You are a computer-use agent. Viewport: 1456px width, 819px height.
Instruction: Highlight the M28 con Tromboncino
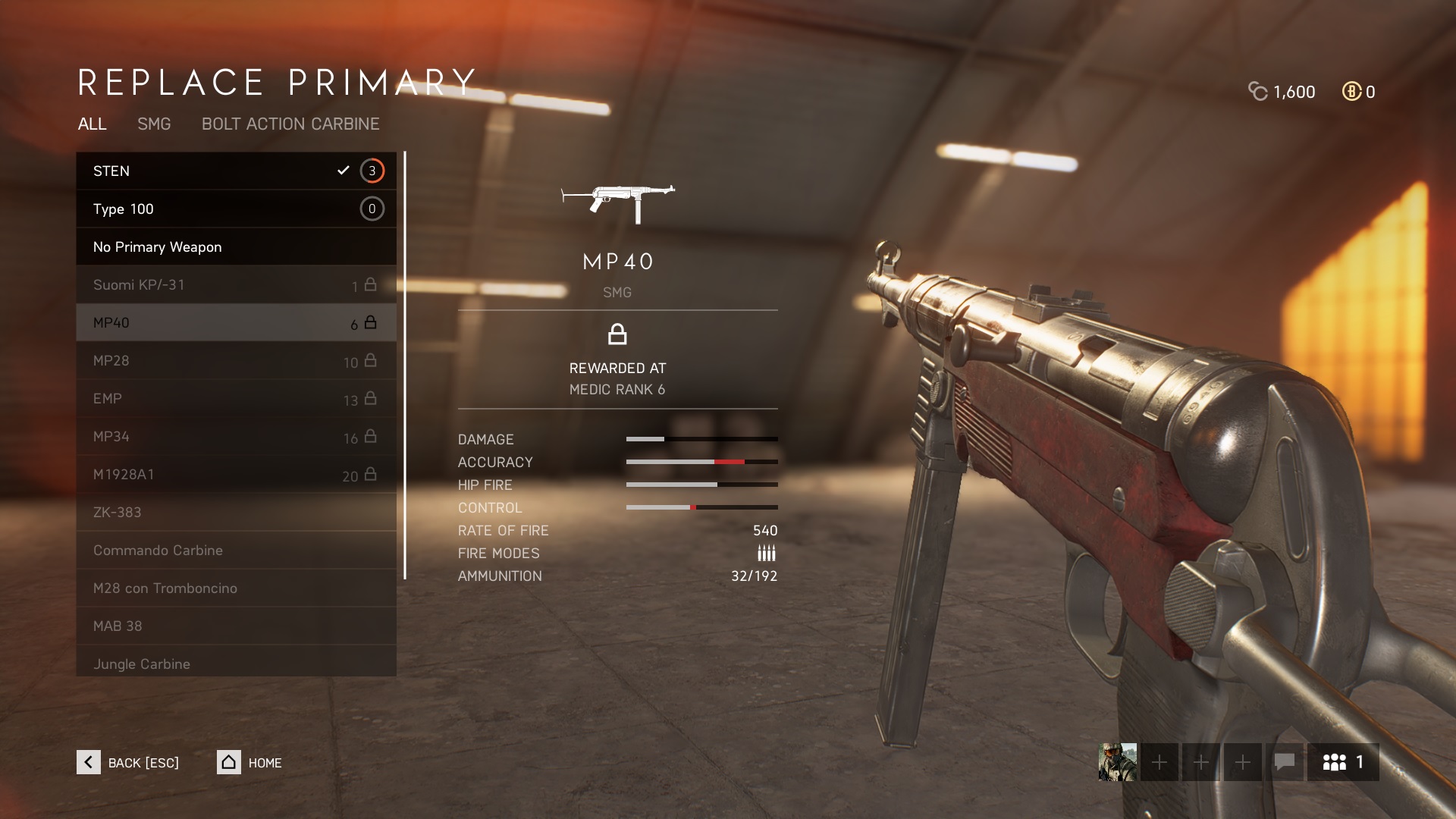pyautogui.click(x=236, y=588)
